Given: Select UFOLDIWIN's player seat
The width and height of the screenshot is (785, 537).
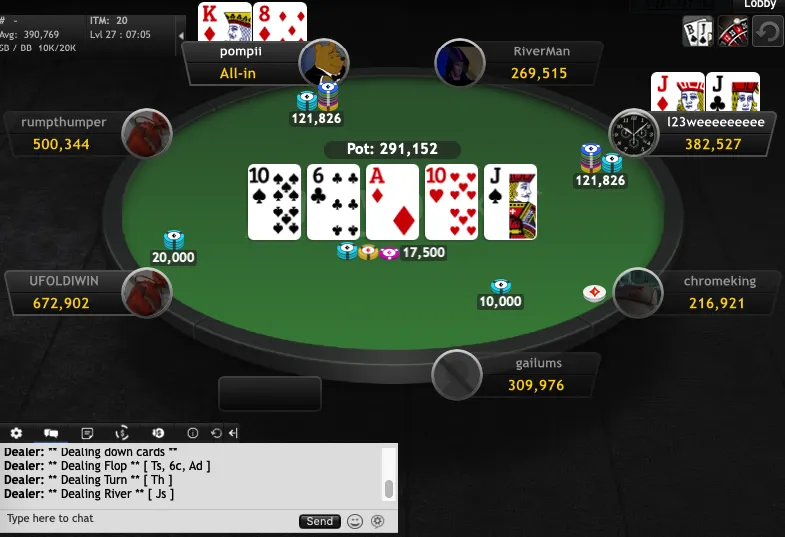Looking at the screenshot, I should [70, 292].
